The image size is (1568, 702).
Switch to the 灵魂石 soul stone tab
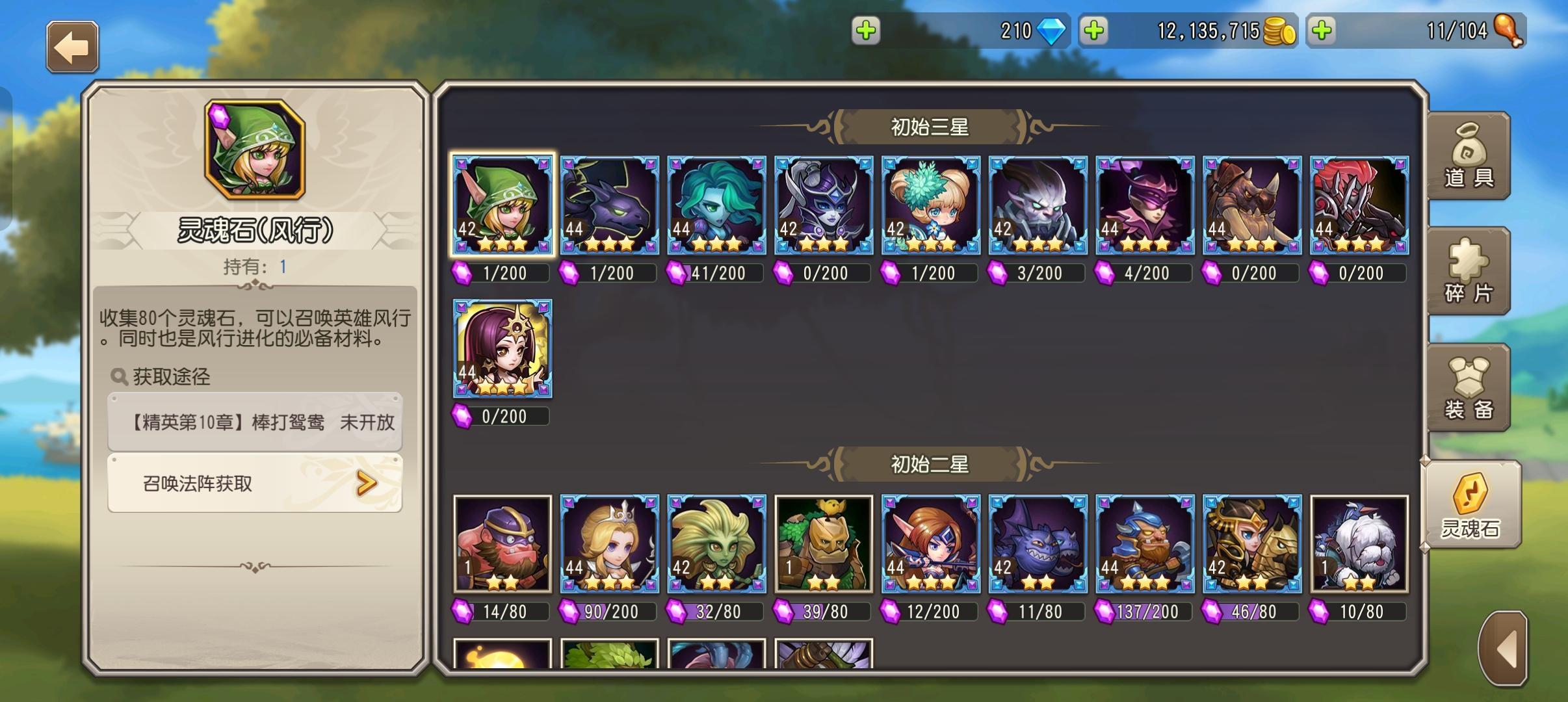point(1473,504)
